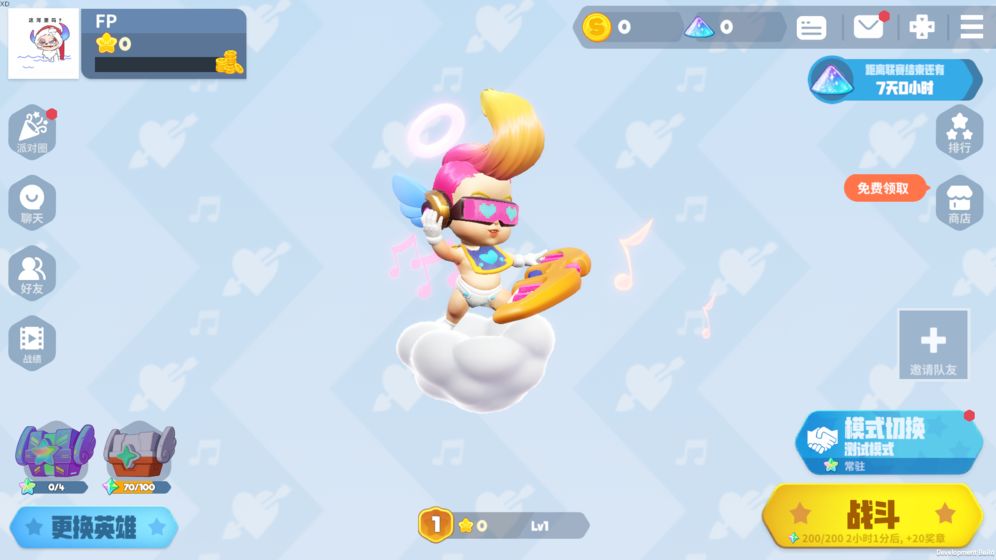This screenshot has height=560, width=996.
Task: Start a match with the 战斗 button
Action: pos(872,515)
